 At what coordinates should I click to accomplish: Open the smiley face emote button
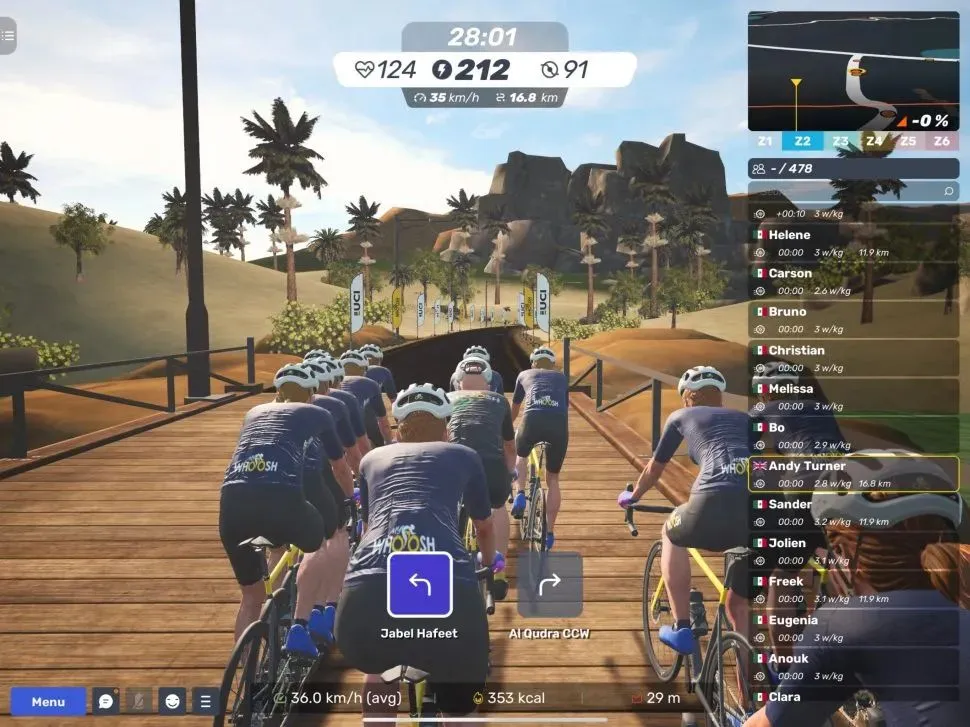coord(173,701)
